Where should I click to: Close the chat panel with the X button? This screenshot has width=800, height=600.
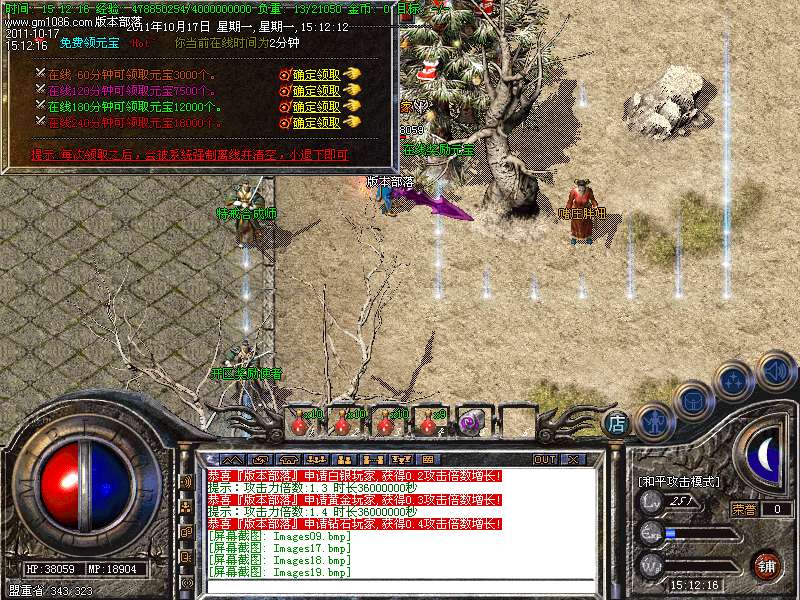pos(573,459)
